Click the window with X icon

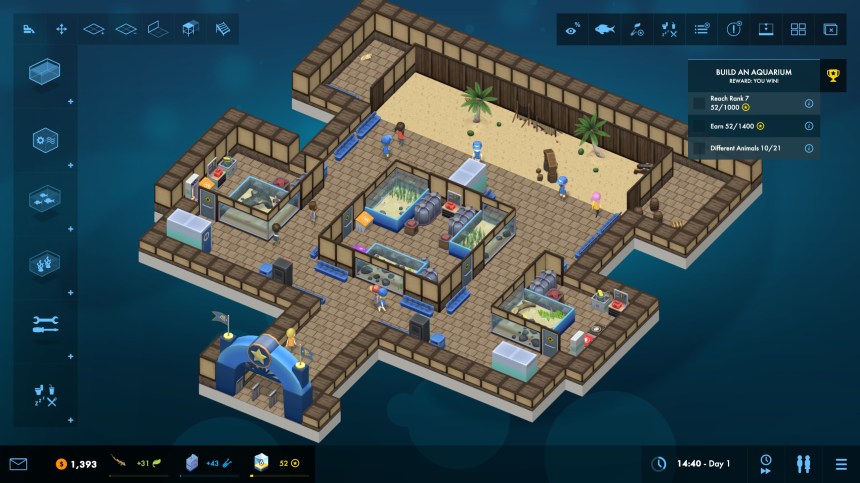830,29
